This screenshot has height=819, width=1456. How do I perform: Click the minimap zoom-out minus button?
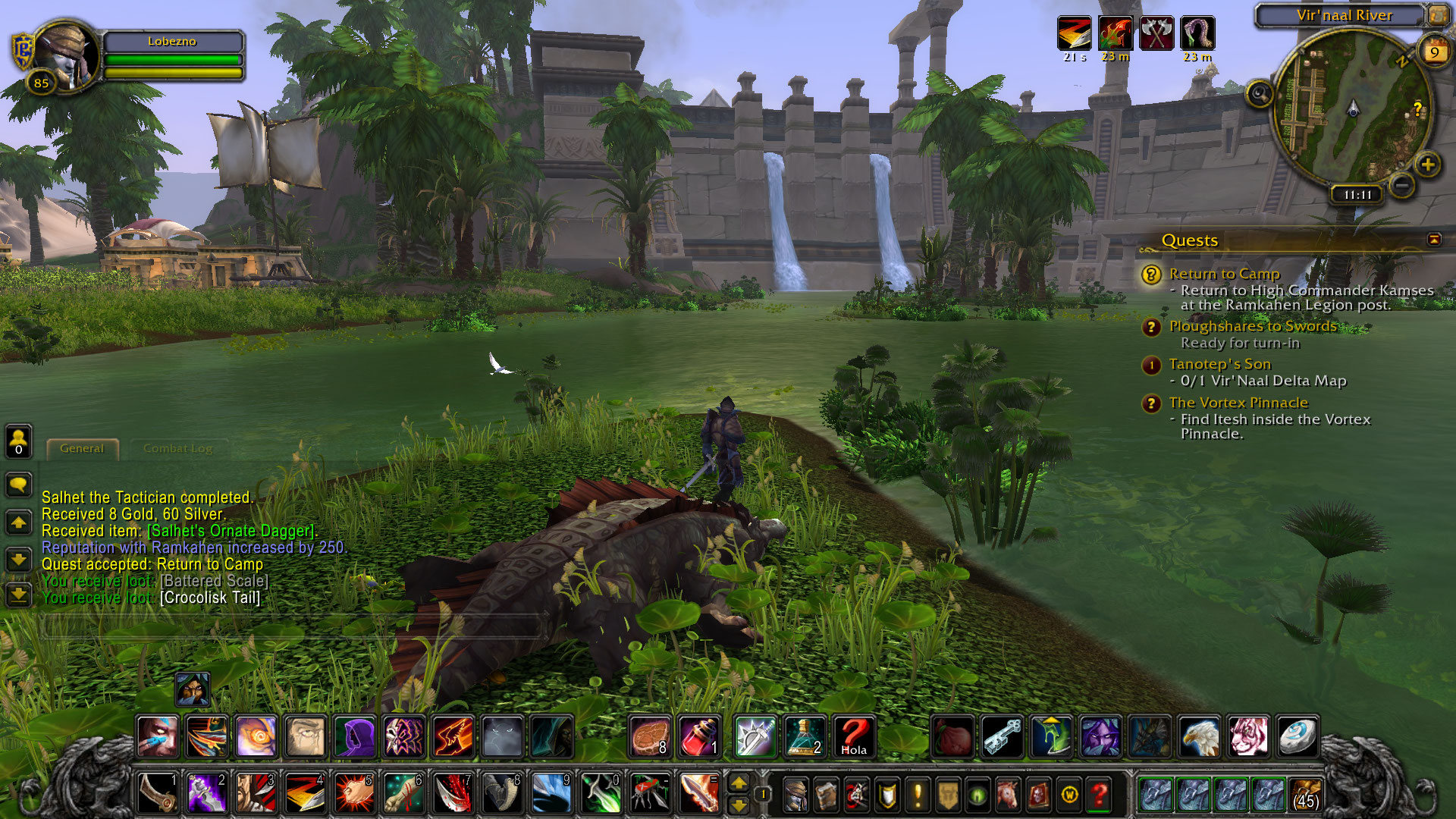(1402, 184)
